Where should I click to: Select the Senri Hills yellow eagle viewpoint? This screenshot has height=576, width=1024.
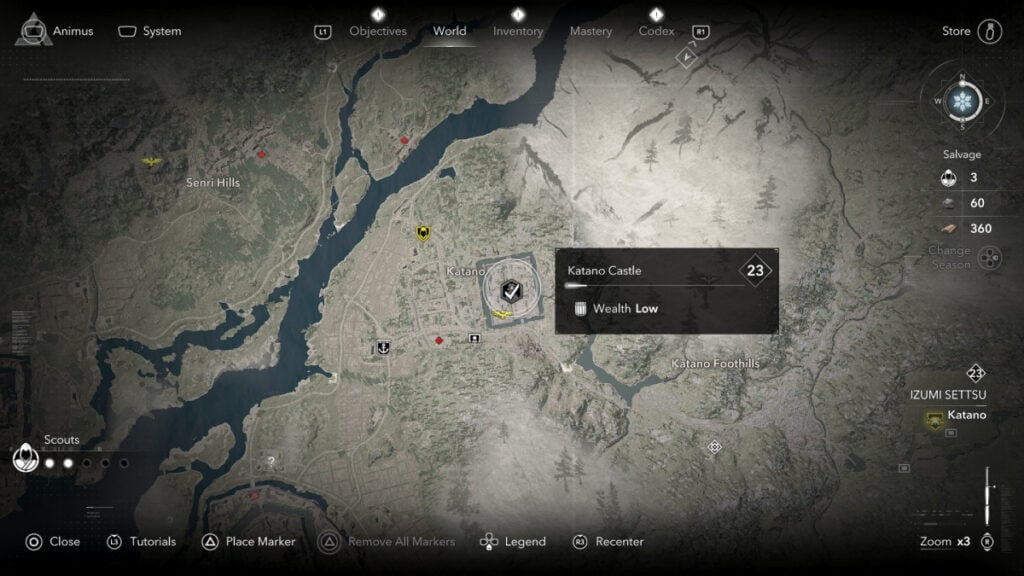click(152, 160)
